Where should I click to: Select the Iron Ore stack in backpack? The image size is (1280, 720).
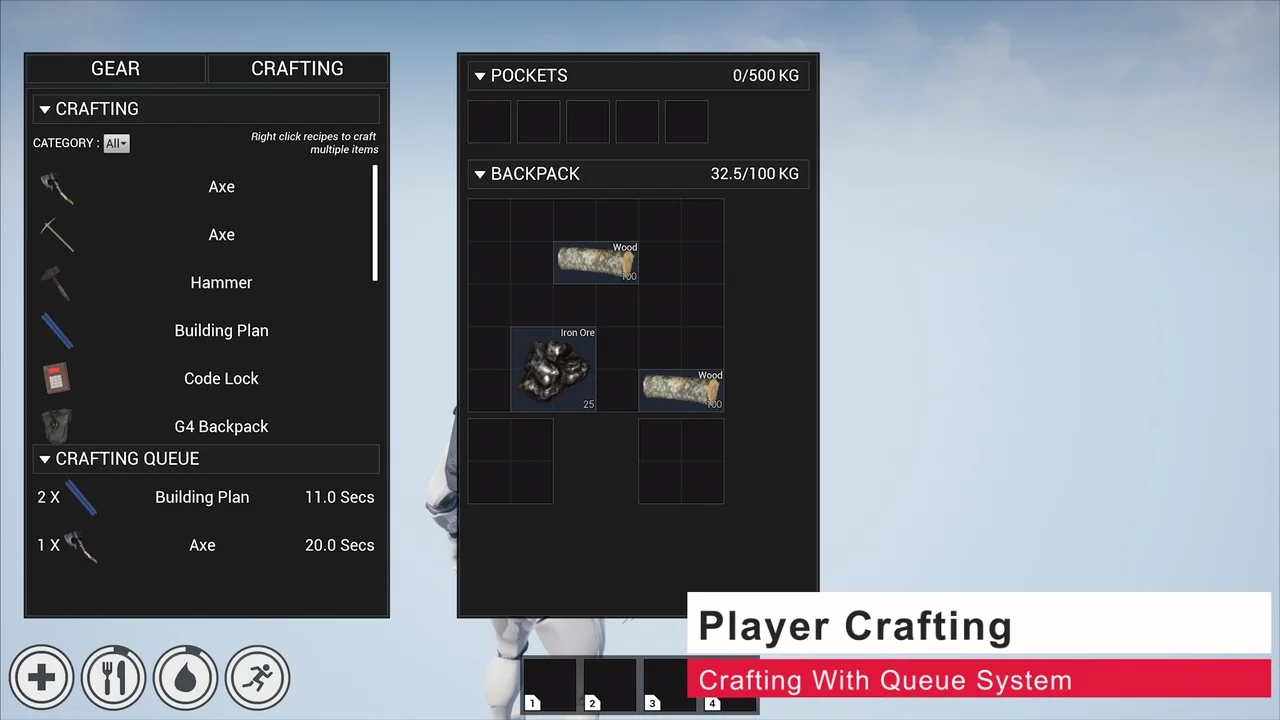tap(553, 368)
